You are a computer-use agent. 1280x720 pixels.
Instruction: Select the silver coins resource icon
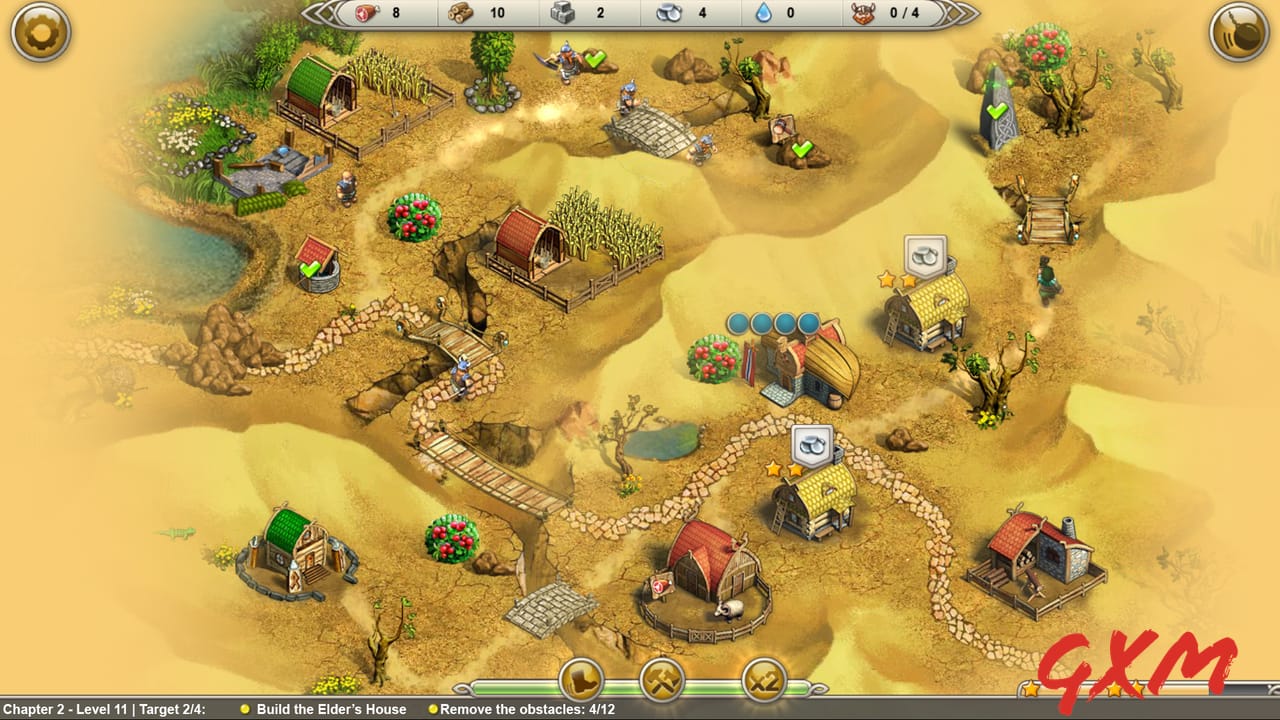(x=671, y=13)
